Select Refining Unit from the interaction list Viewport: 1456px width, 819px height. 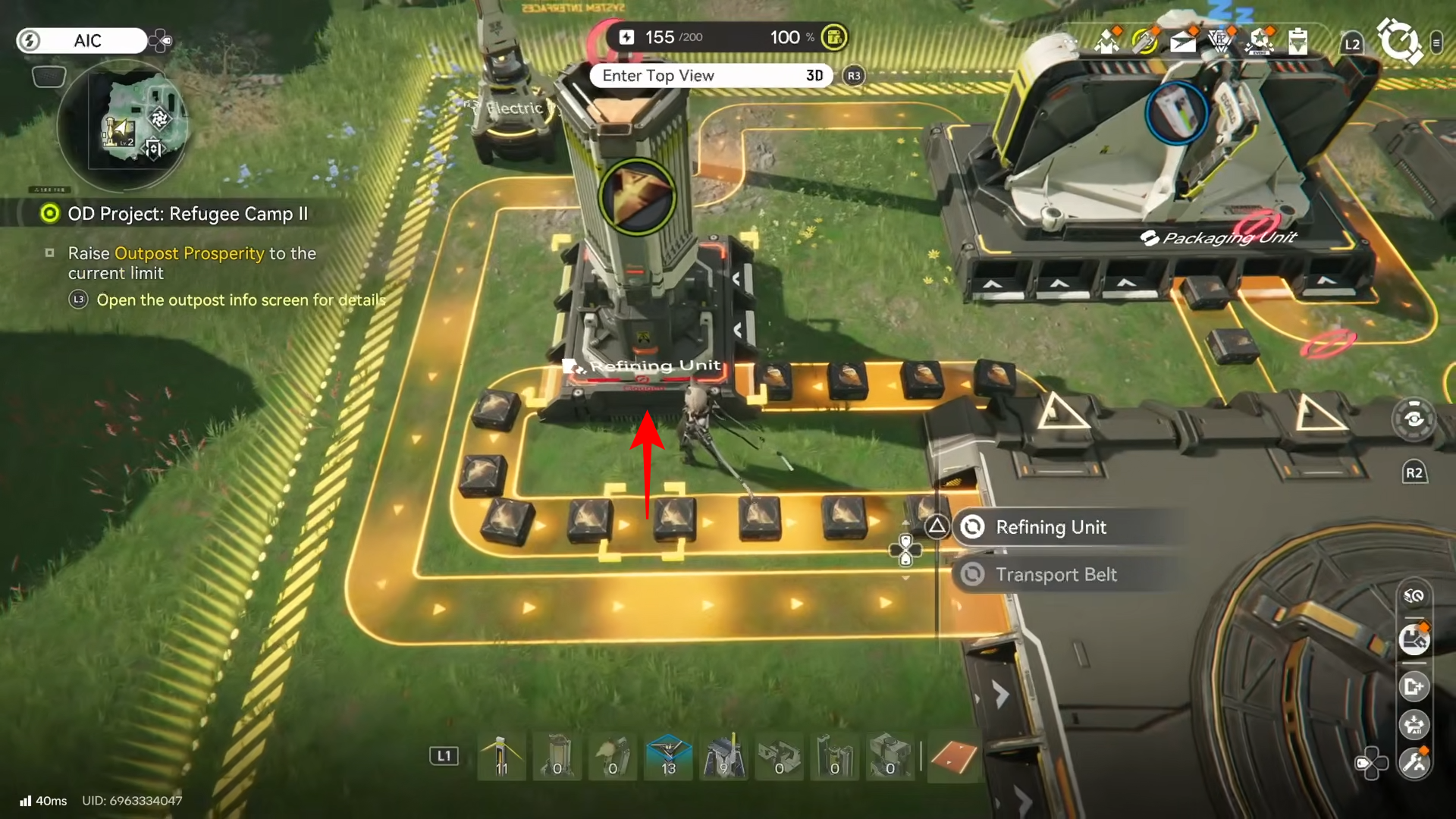1050,527
